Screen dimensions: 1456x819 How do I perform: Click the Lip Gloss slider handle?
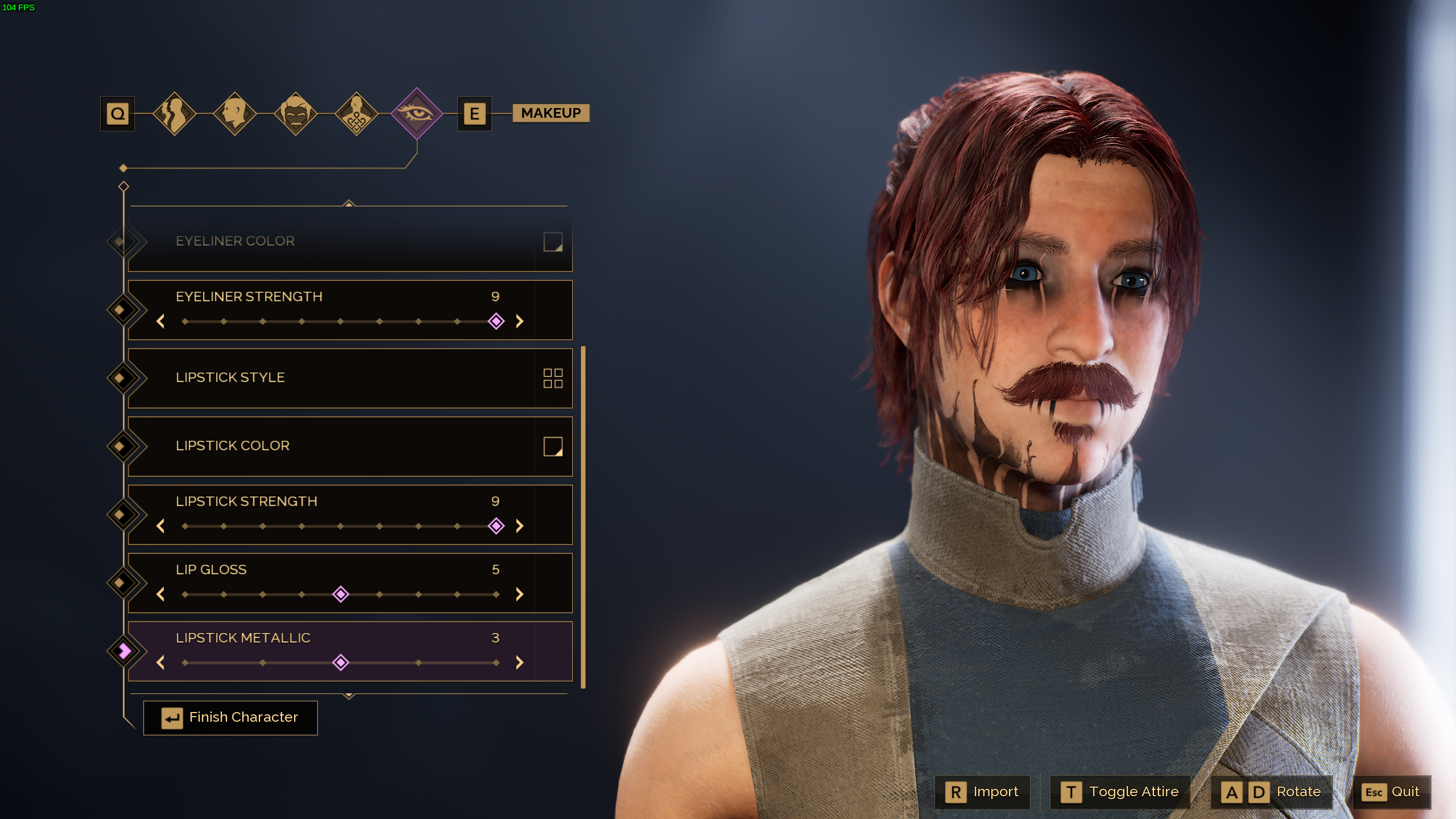click(341, 594)
